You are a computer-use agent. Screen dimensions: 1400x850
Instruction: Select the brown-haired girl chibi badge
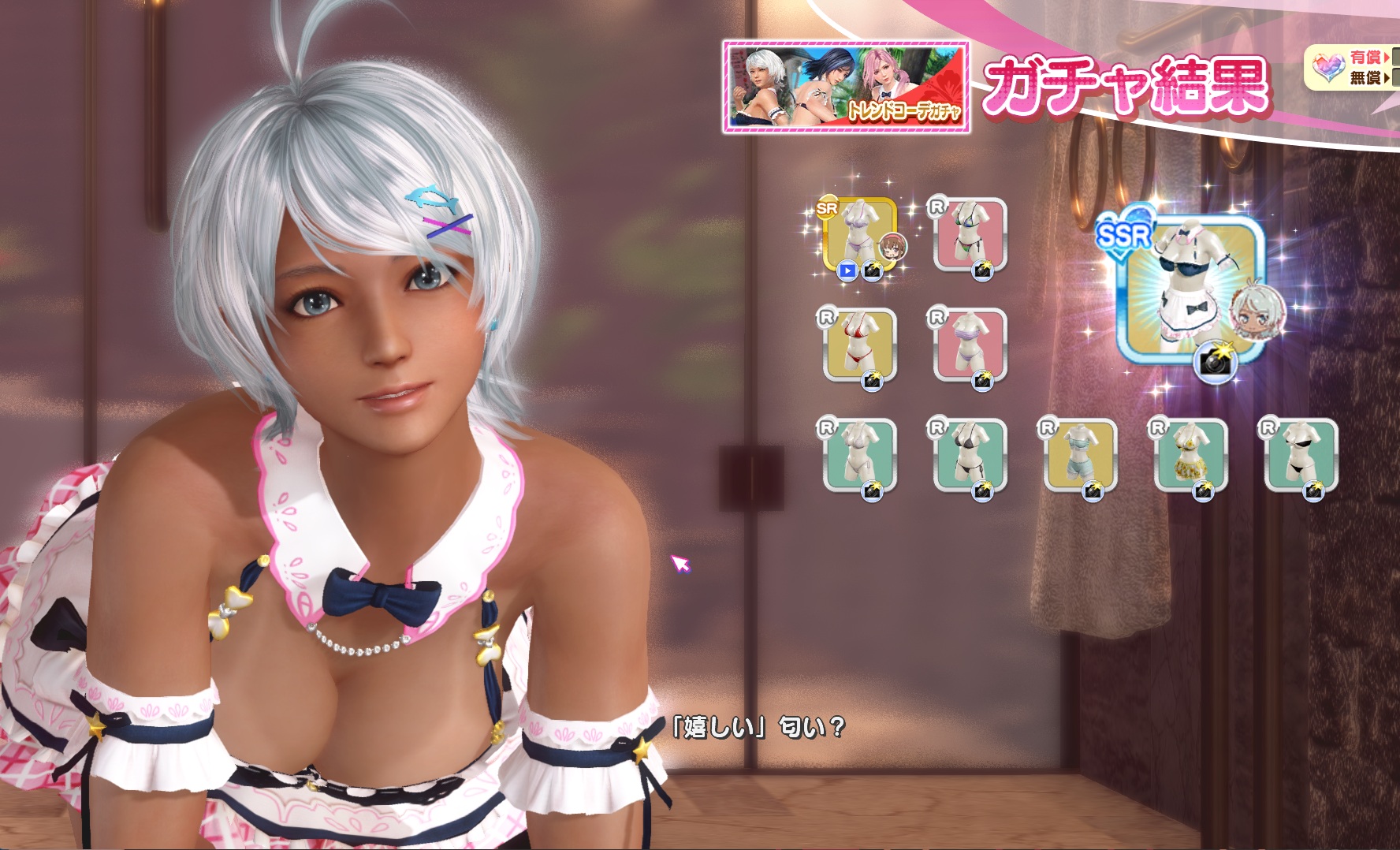tap(893, 247)
